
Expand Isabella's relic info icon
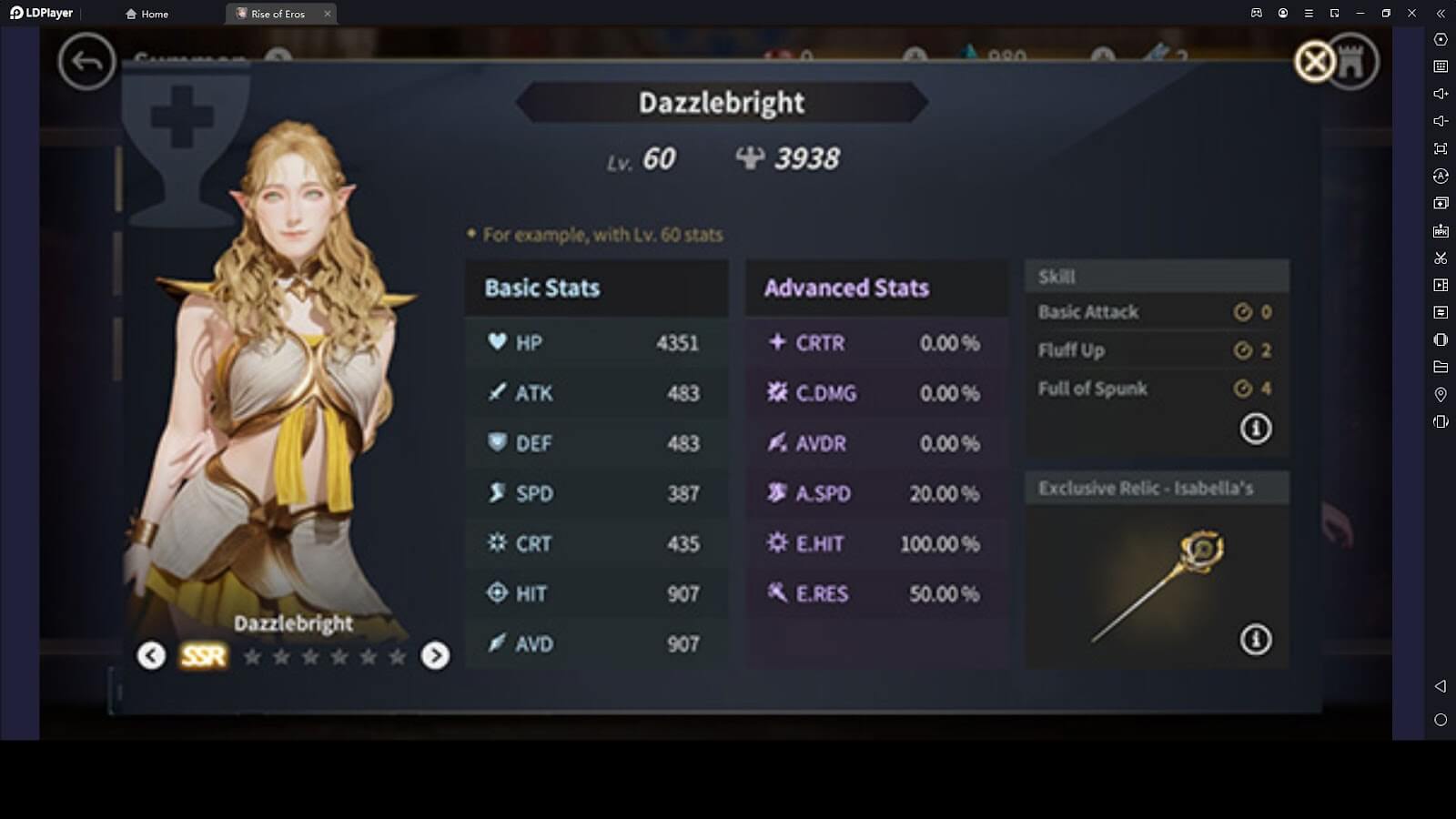point(1256,641)
